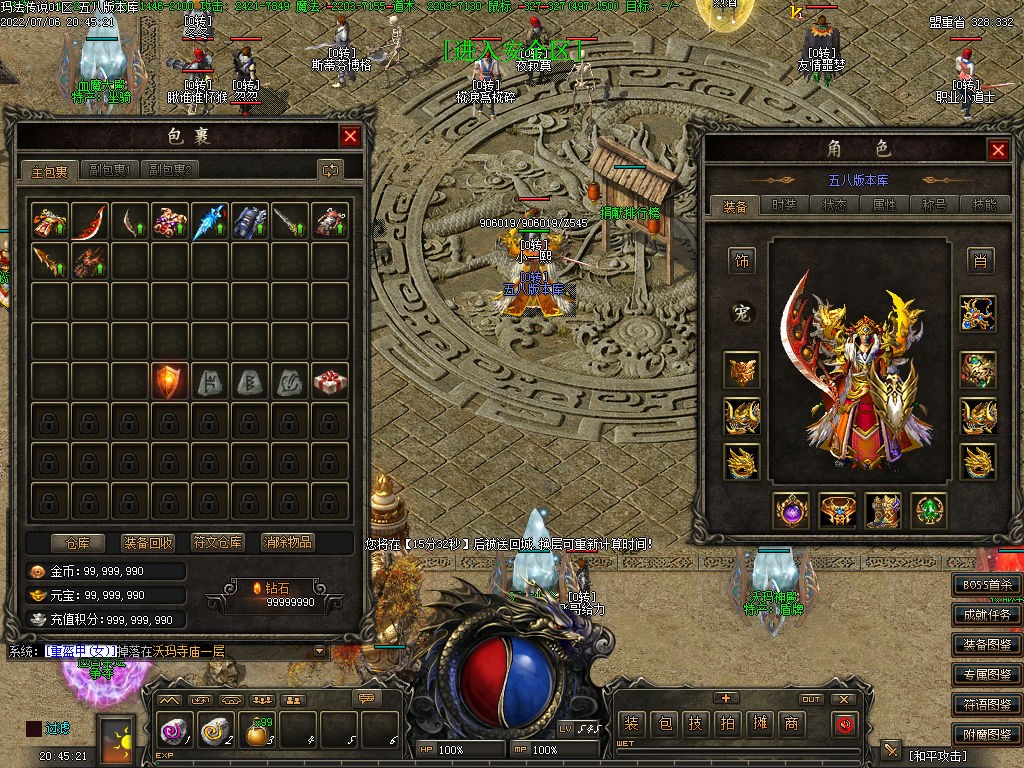Viewport: 1024px width, 768px height.
Task: Open the 符文仓库 rune warehouse
Action: click(x=218, y=543)
